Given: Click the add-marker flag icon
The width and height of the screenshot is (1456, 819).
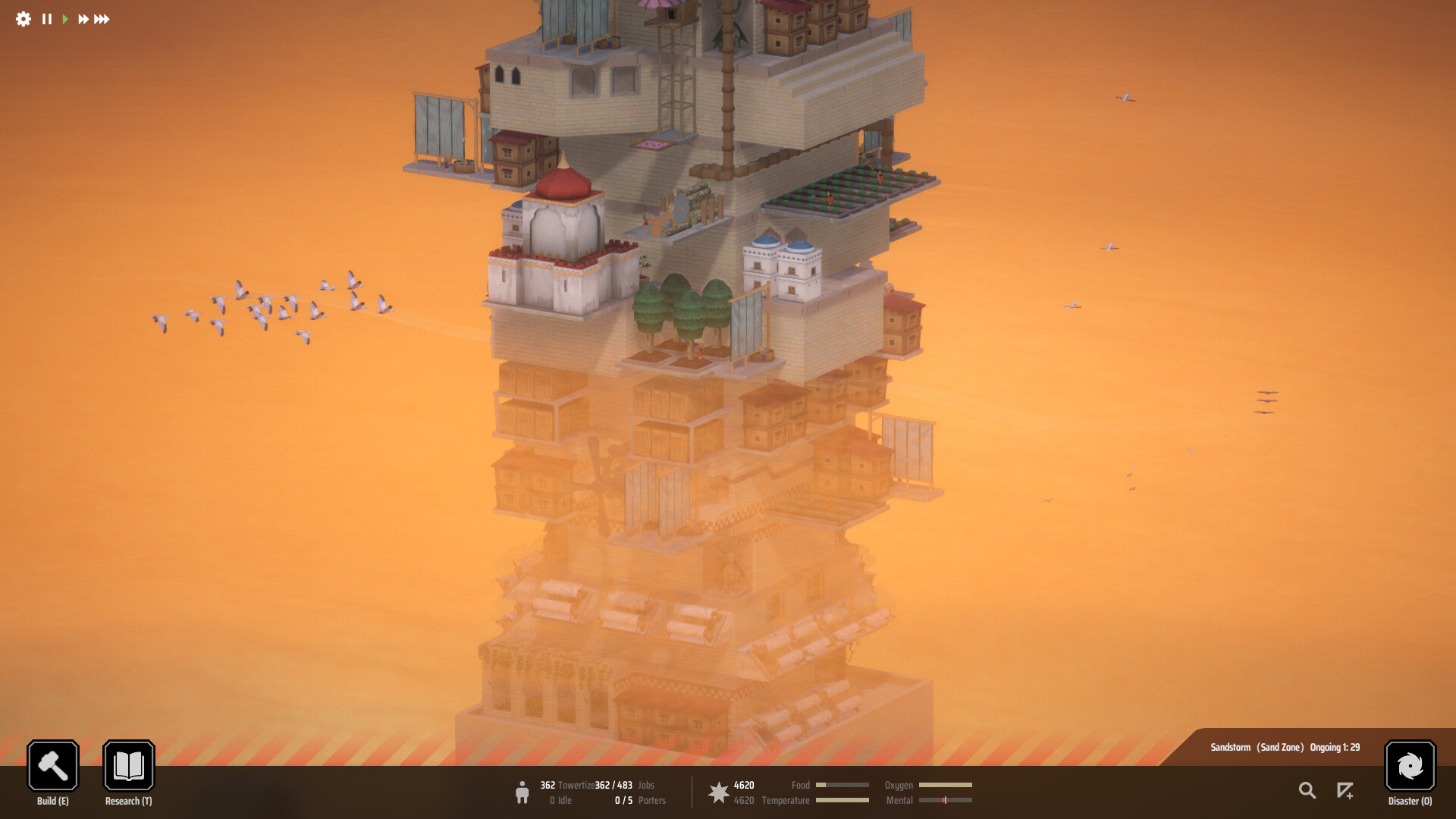Looking at the screenshot, I should tap(1346, 790).
